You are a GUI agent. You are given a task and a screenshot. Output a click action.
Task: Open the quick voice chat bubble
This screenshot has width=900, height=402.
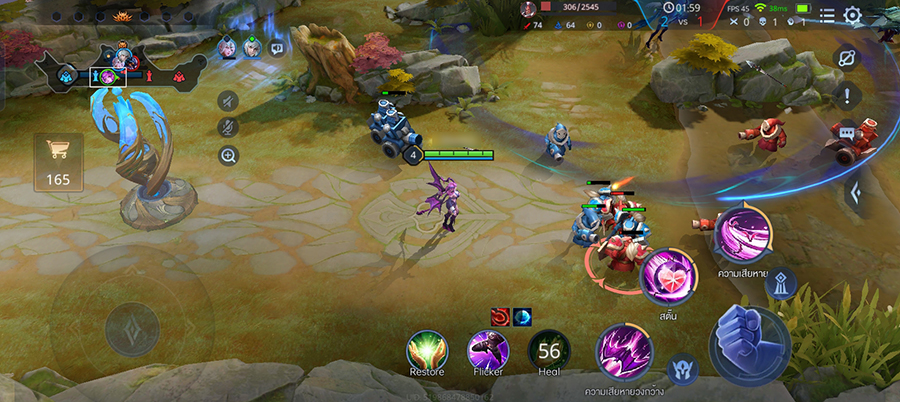[277, 47]
